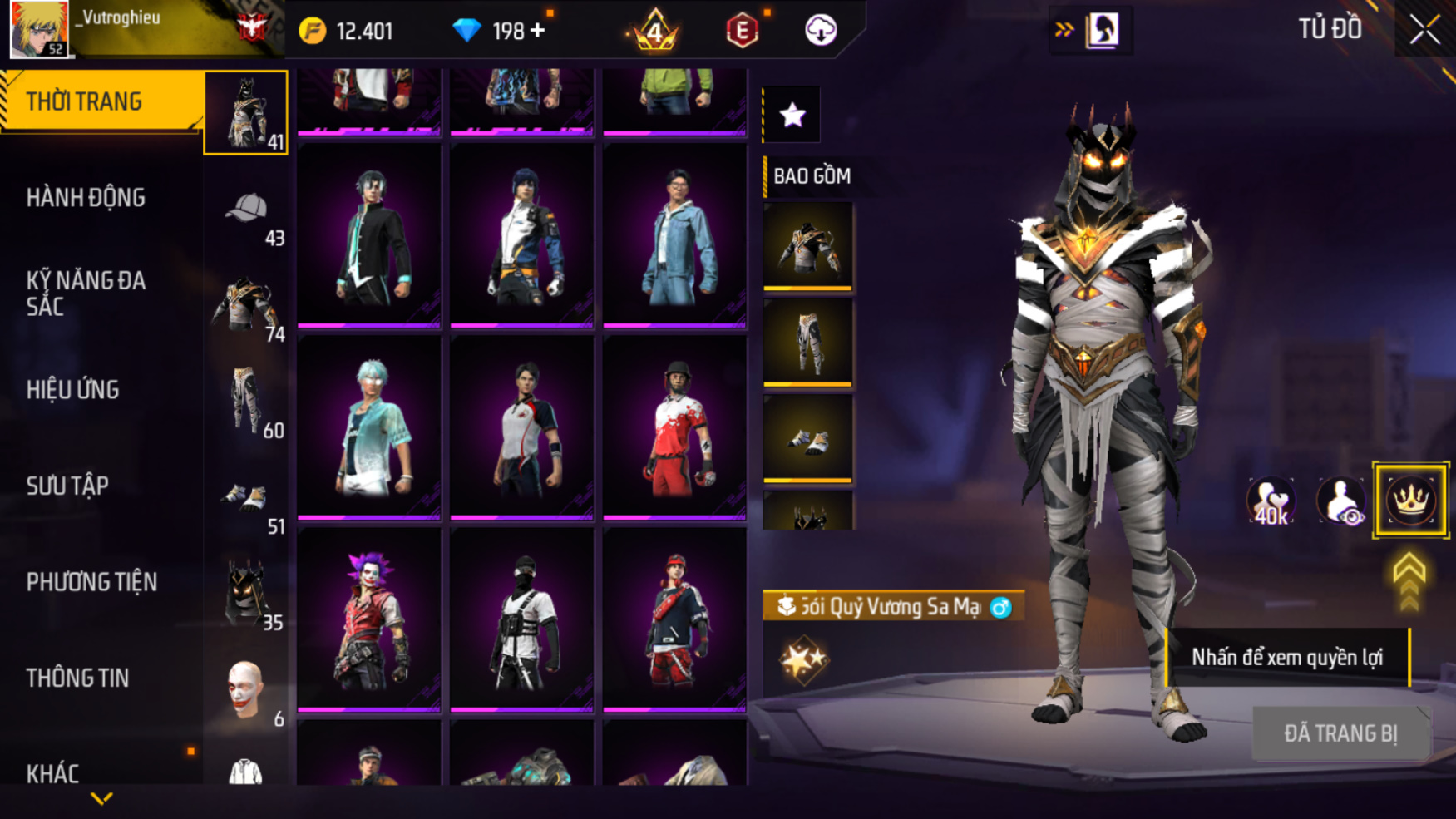Pick the denim jacket outfit thumbnail
The height and width of the screenshot is (819, 1456).
coord(674,235)
